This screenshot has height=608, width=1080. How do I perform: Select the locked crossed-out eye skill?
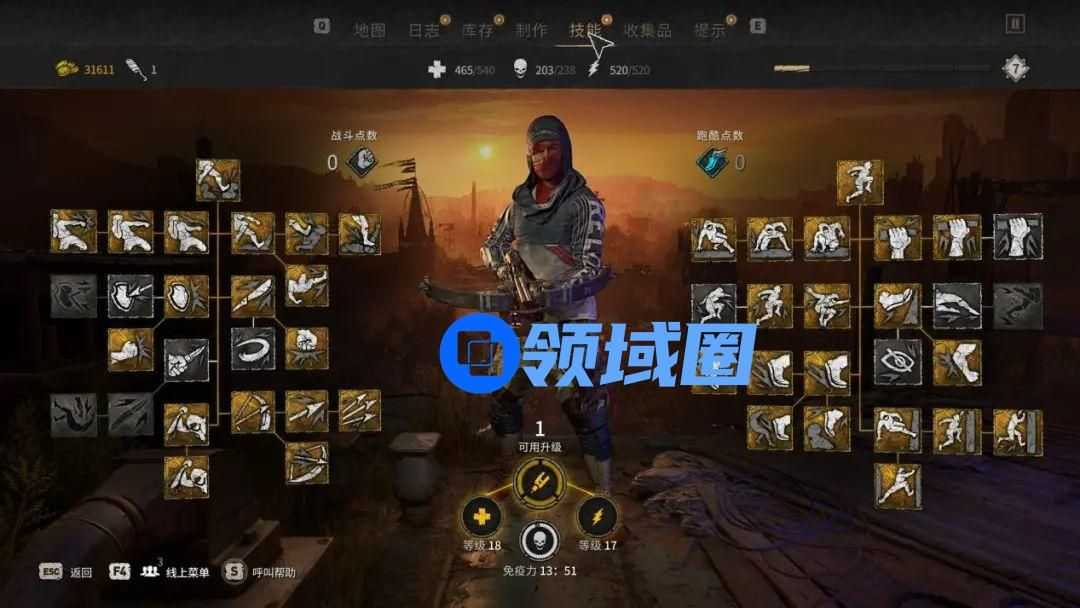click(898, 361)
